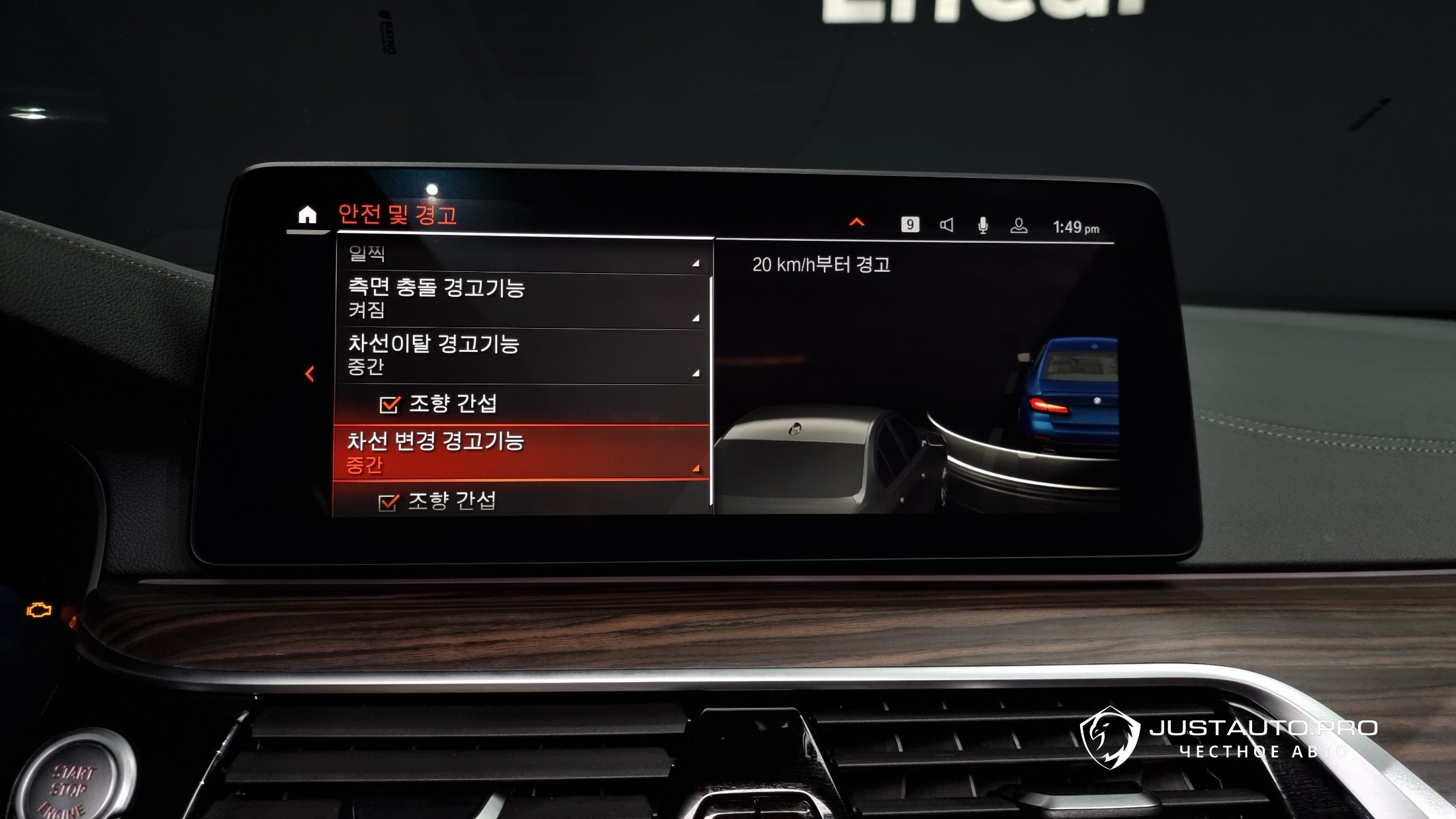This screenshot has width=1456, height=819.
Task: Open the driver profile icon
Action: point(1019,226)
